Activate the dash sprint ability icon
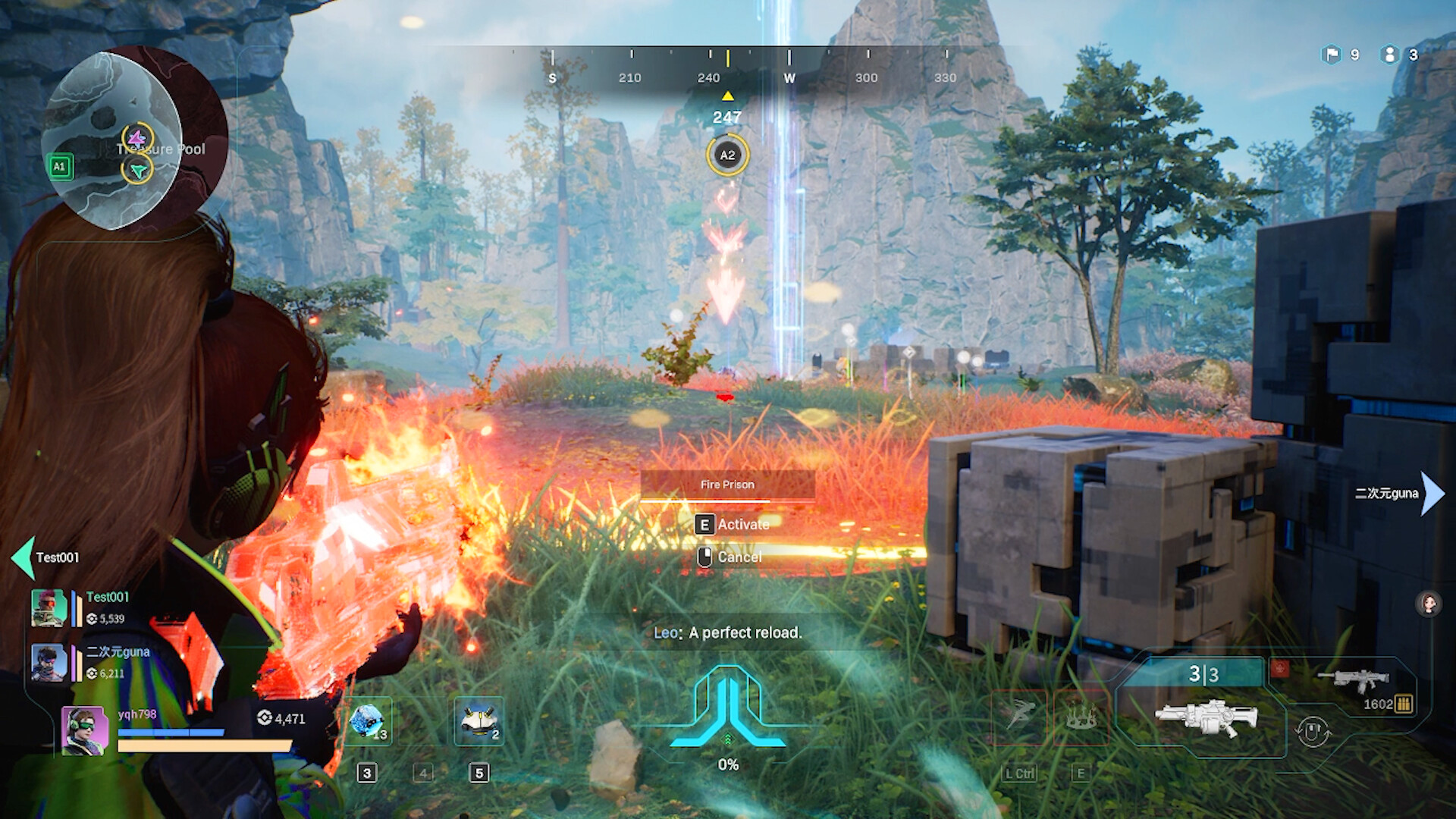Viewport: 1456px width, 819px height. (1019, 716)
